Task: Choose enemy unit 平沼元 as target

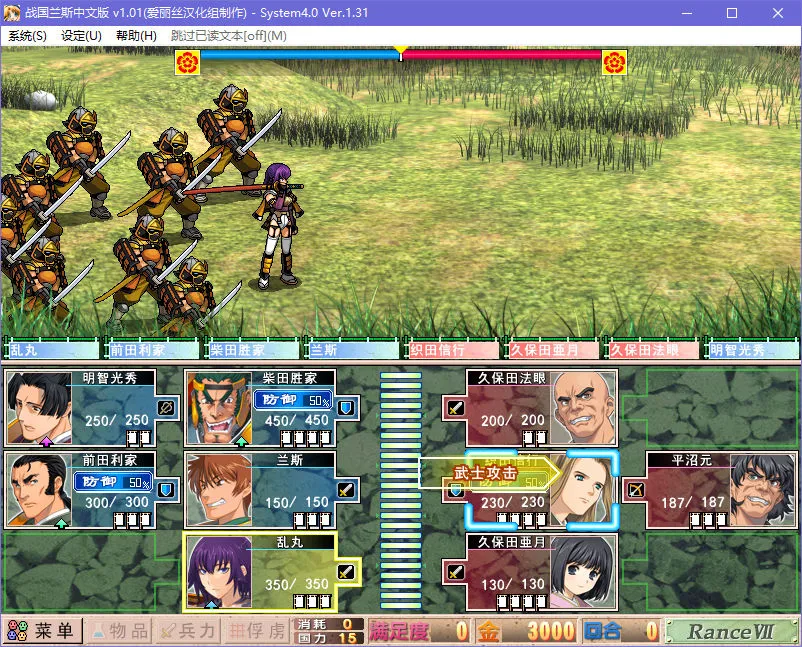Action: 708,489
